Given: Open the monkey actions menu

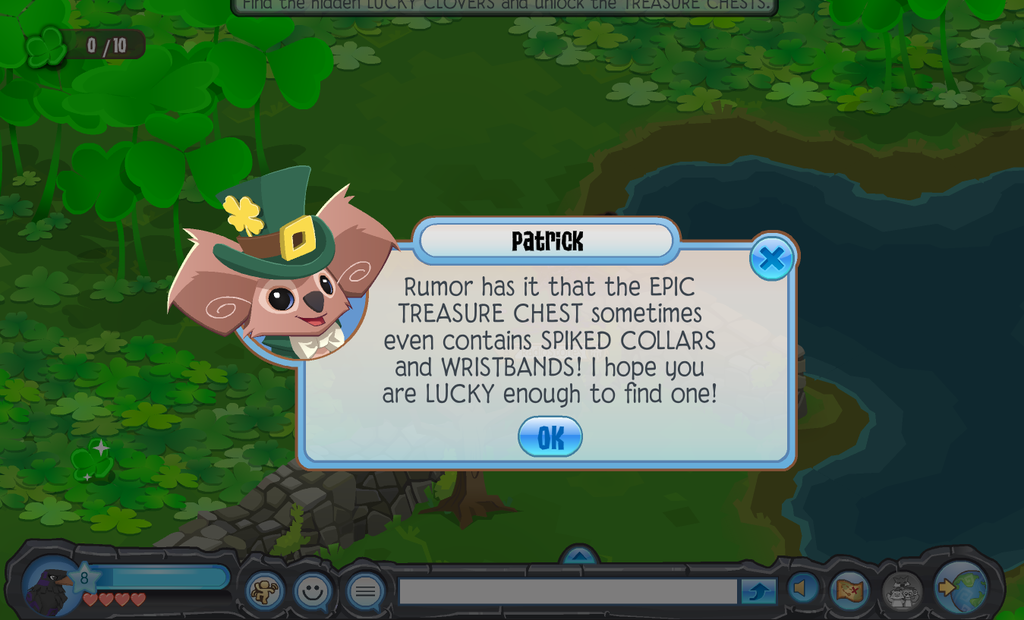Looking at the screenshot, I should coord(265,591).
